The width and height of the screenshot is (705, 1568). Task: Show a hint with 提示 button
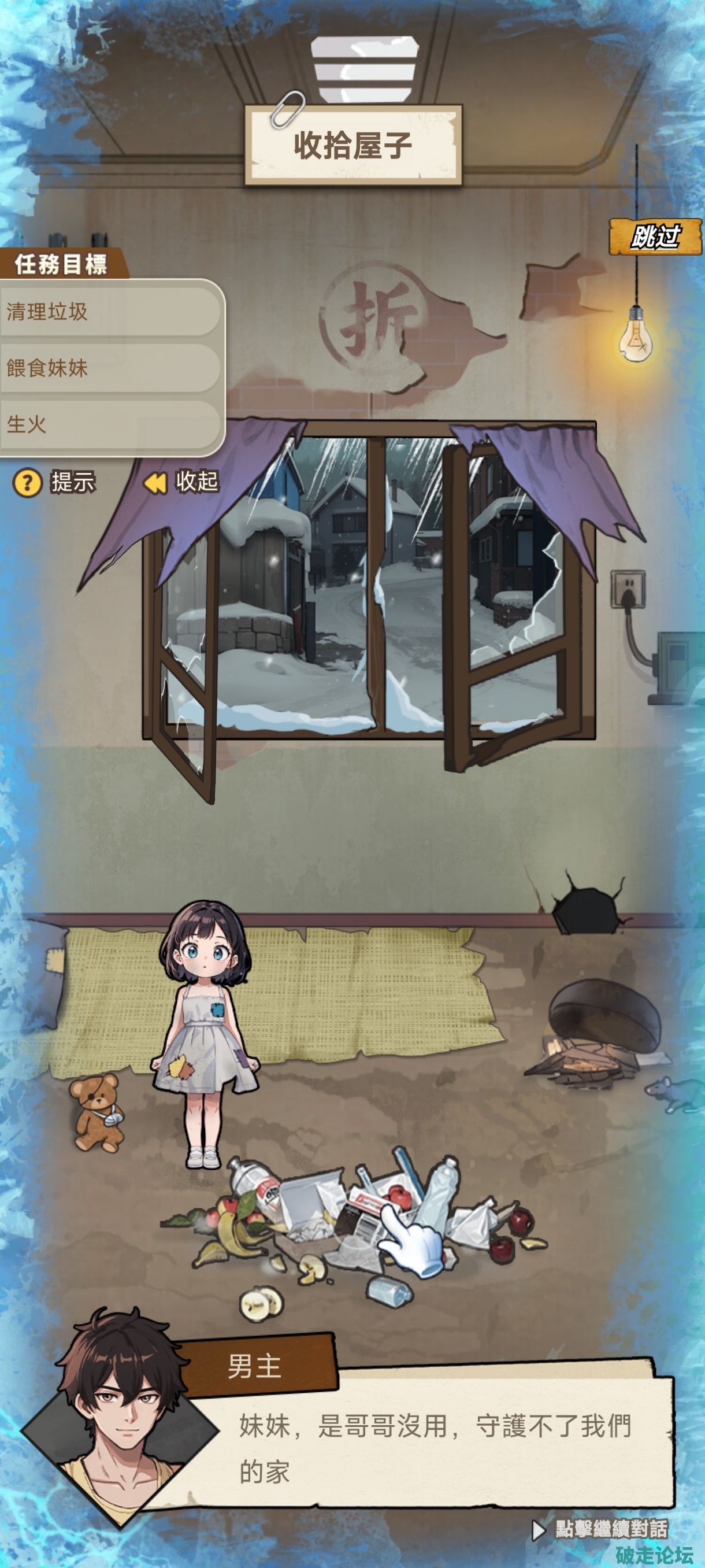[x=55, y=482]
